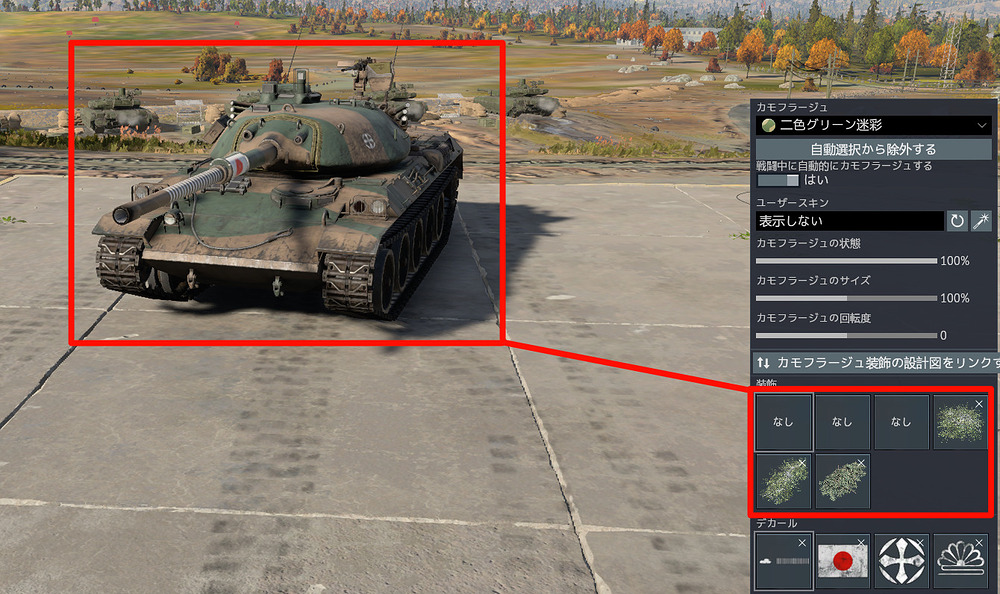Select the cloud and stripes decal slot
Screen dimensions: 1000x594
pyautogui.click(x=783, y=561)
